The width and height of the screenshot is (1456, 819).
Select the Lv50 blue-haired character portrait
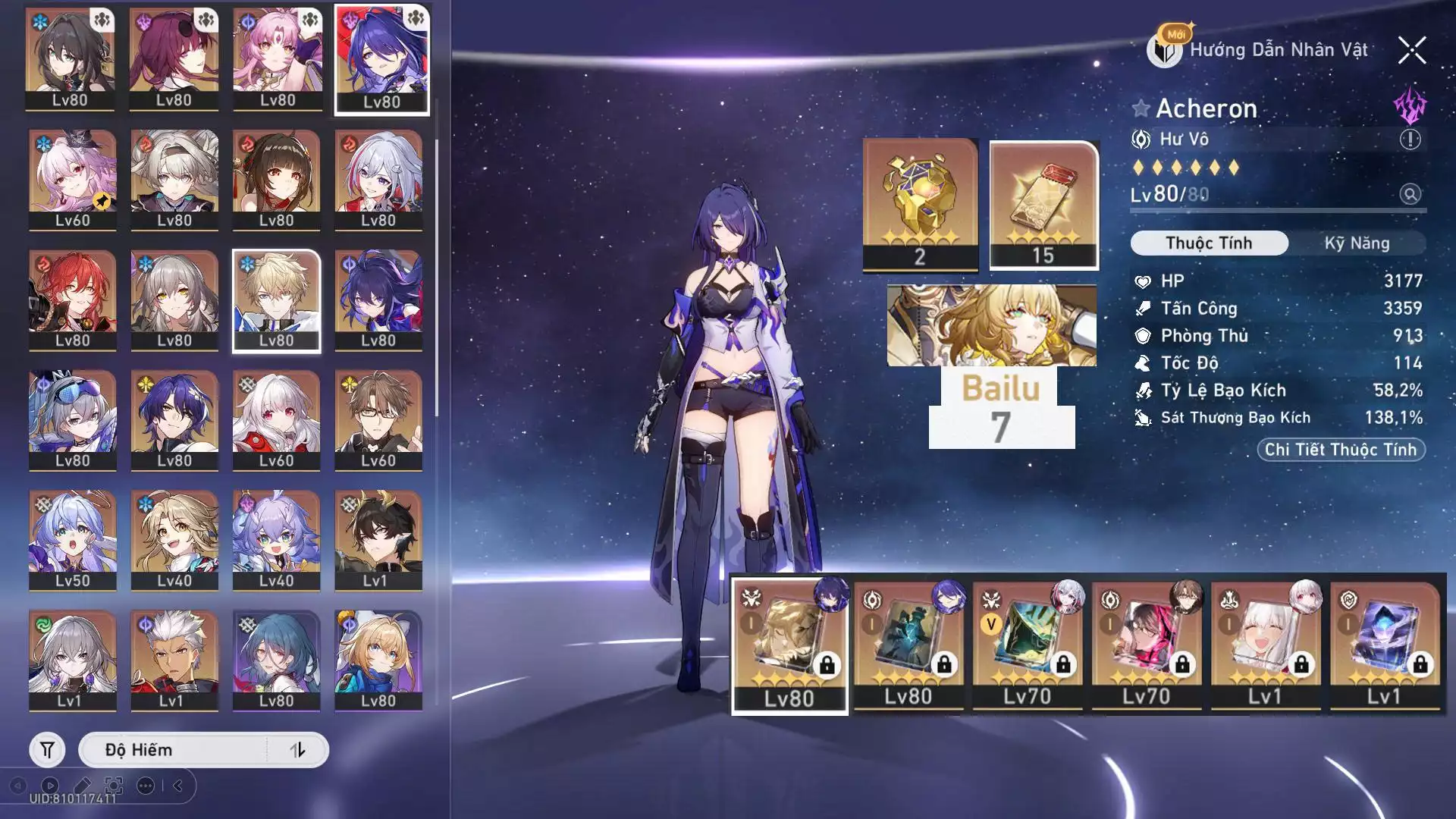(73, 540)
